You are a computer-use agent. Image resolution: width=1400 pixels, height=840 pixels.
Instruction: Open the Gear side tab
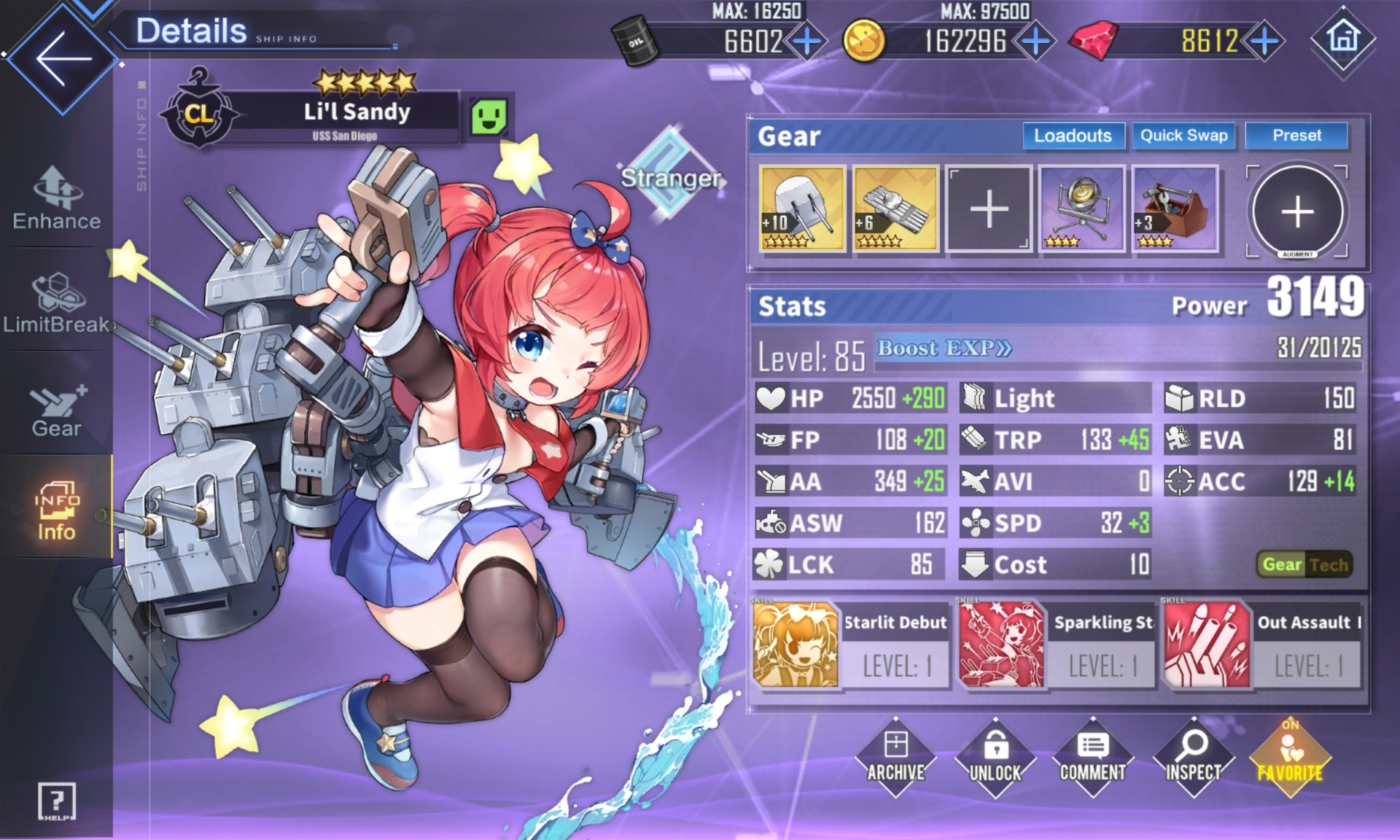[x=57, y=410]
